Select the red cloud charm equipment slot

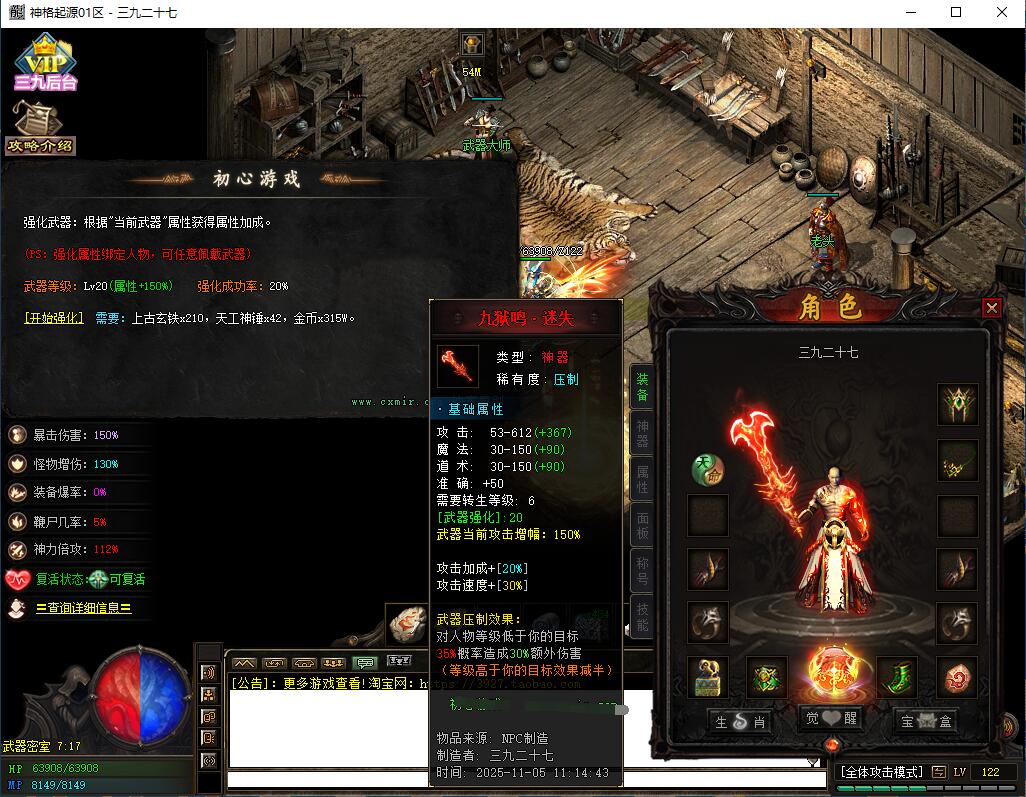956,678
